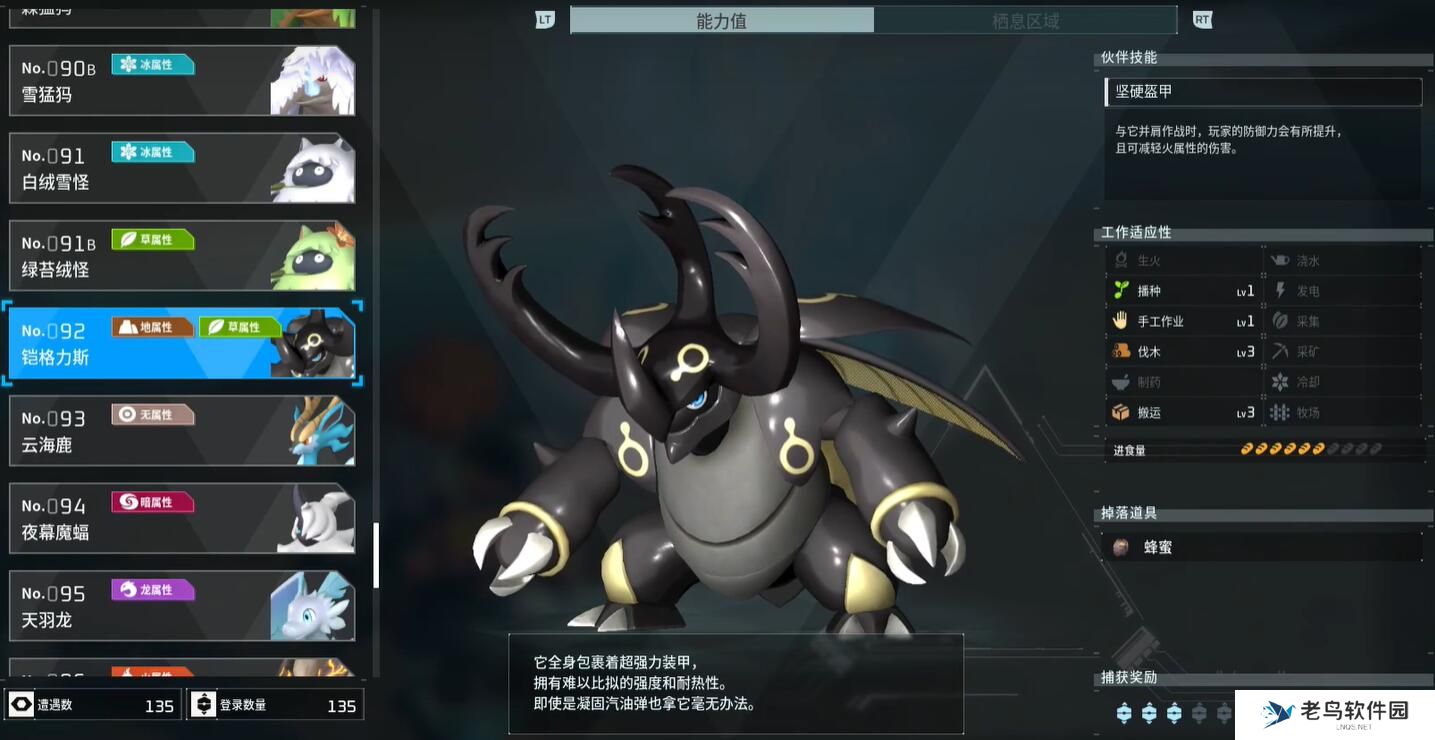
Task: Select the highlighted No.092 铠格力斯 entry
Action: point(182,344)
